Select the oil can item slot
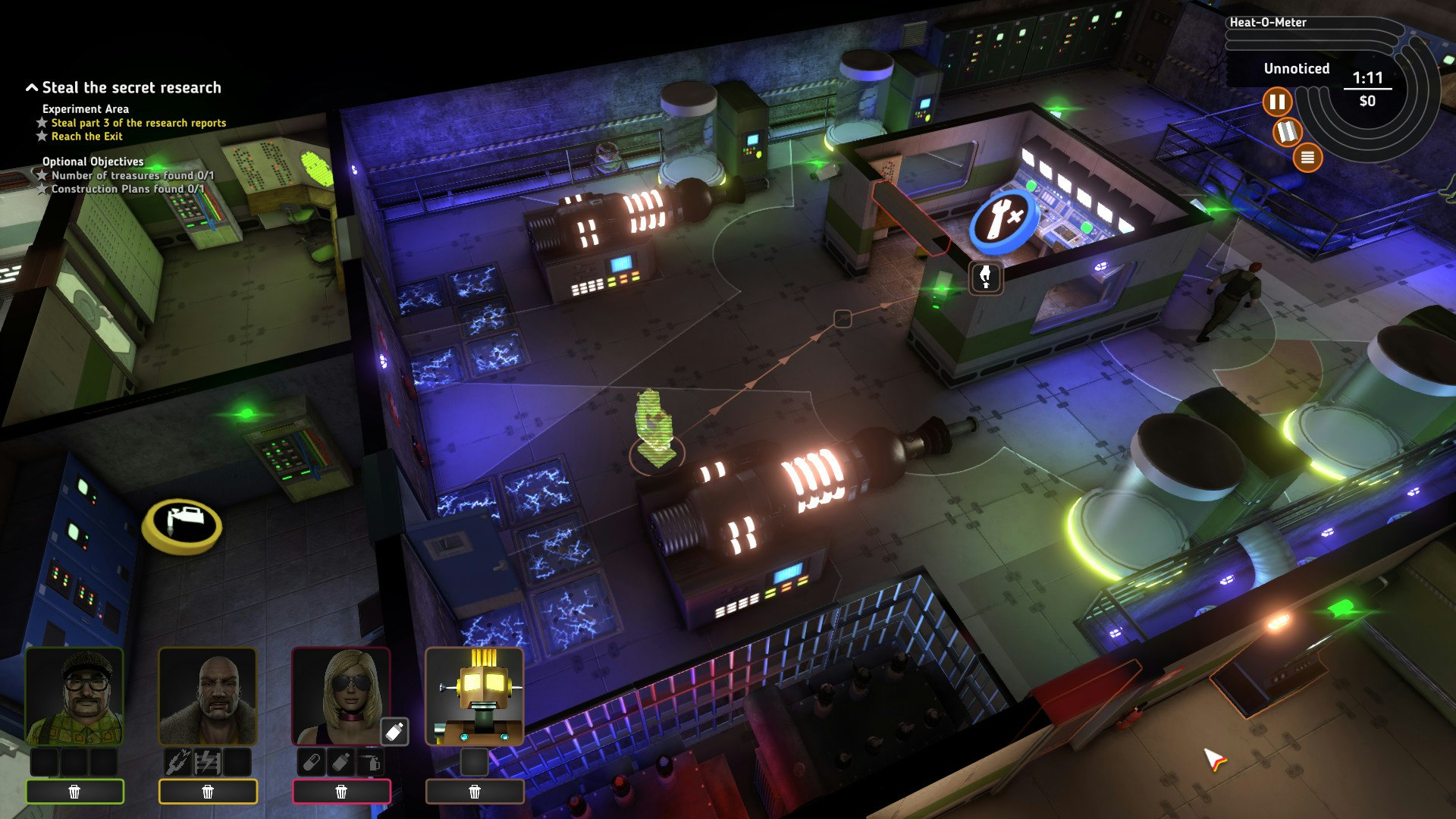 (371, 761)
